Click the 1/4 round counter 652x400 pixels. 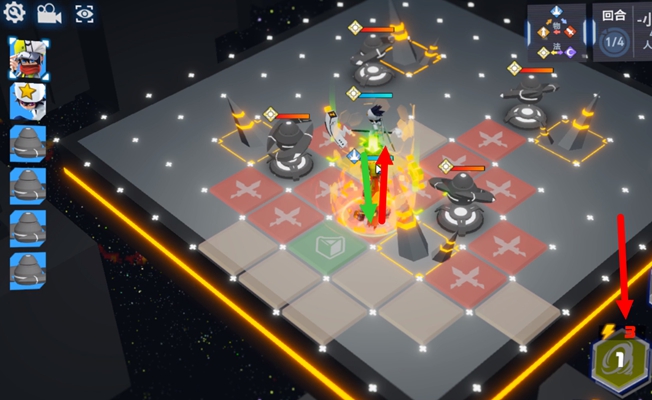click(614, 41)
